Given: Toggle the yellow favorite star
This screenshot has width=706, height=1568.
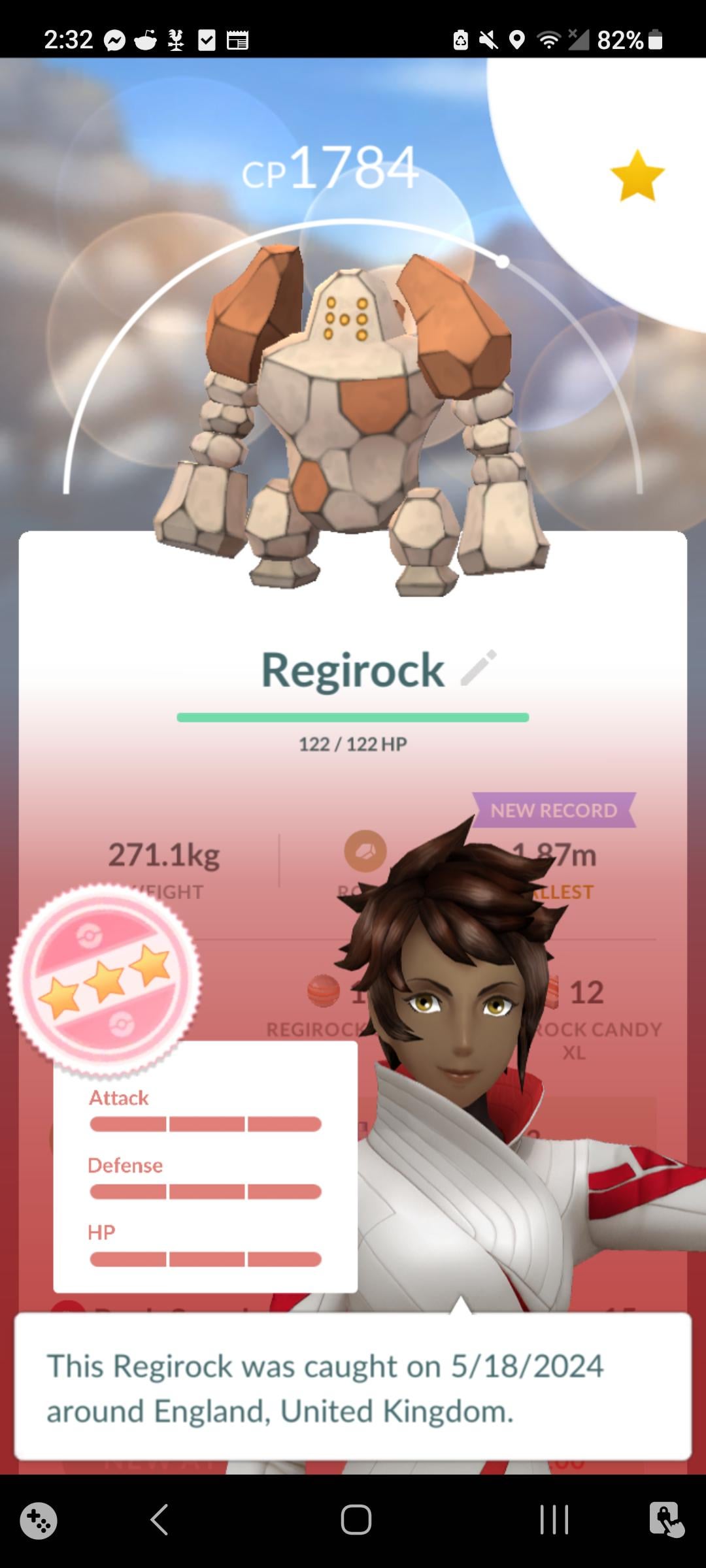Looking at the screenshot, I should click(637, 176).
